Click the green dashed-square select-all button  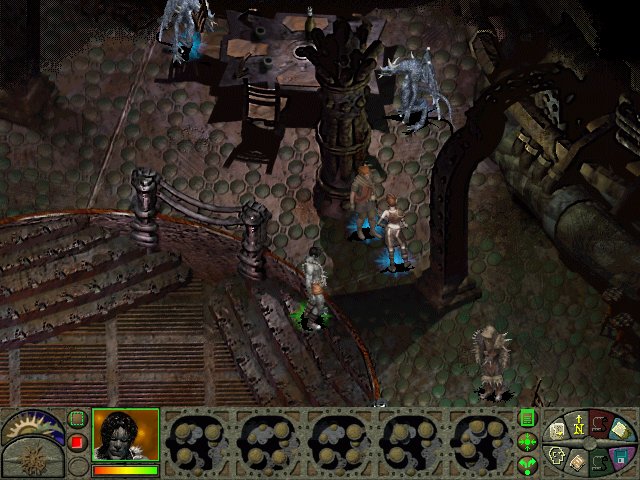77,419
